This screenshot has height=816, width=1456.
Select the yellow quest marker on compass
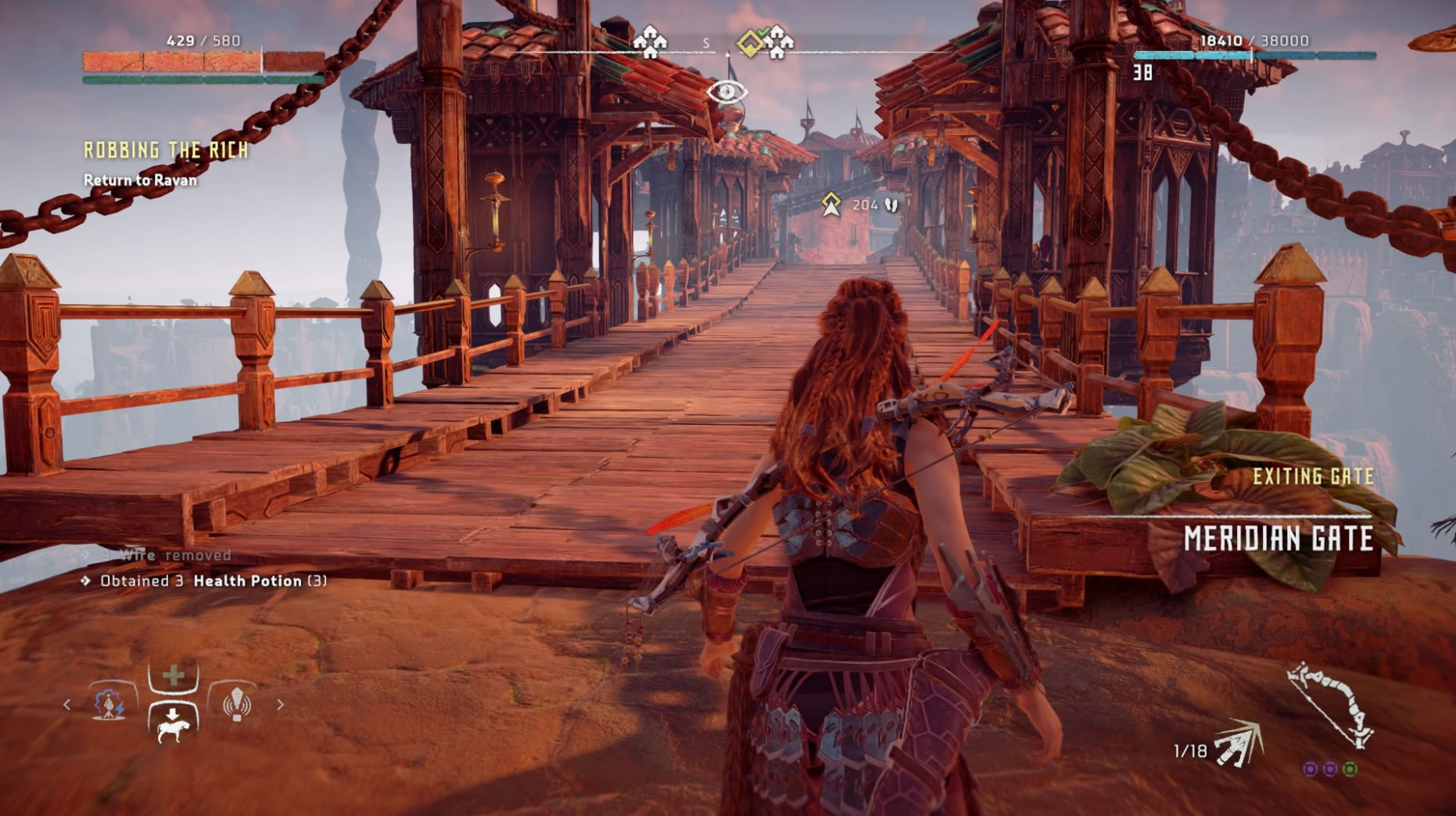tap(751, 43)
